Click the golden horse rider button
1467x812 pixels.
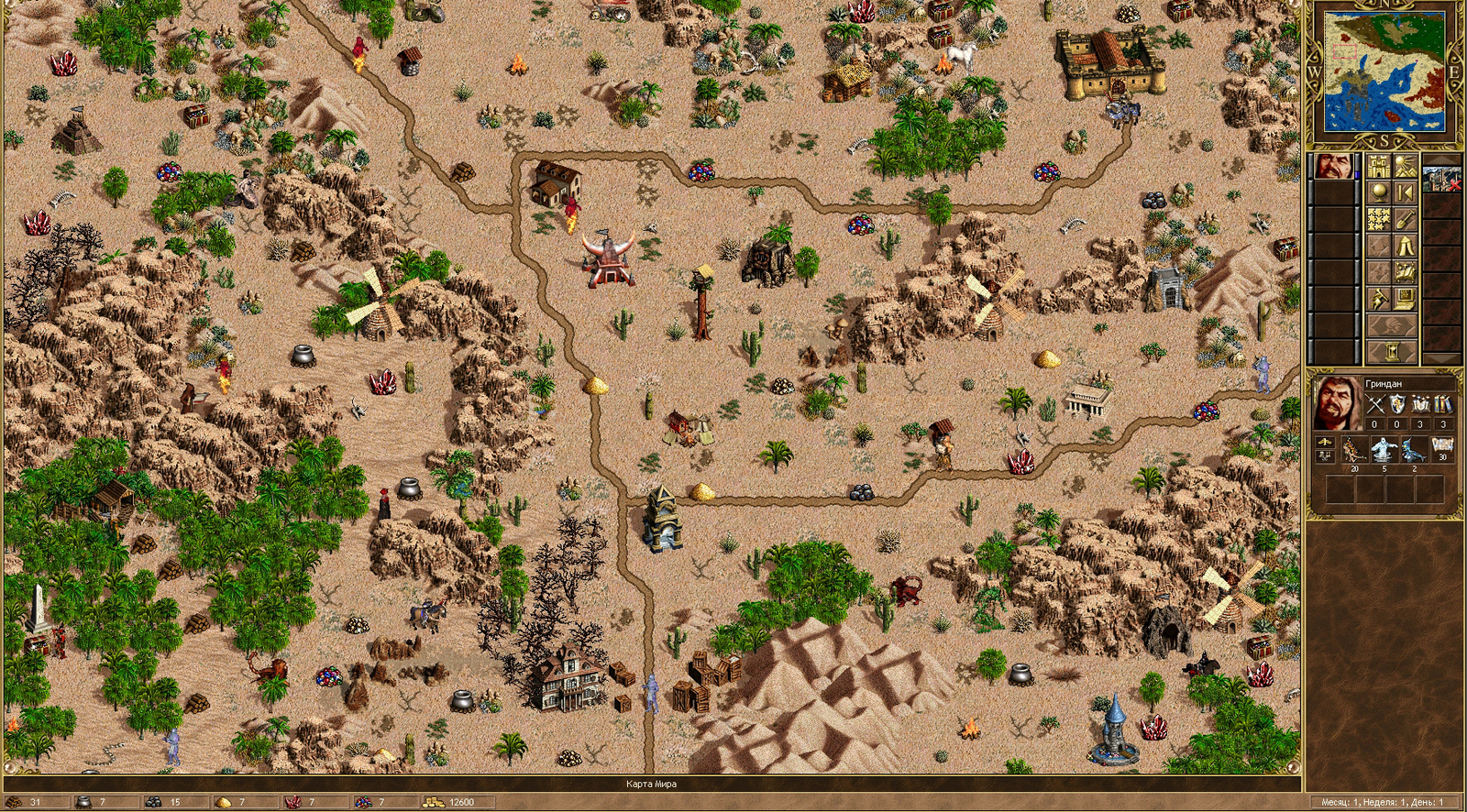click(x=1378, y=299)
